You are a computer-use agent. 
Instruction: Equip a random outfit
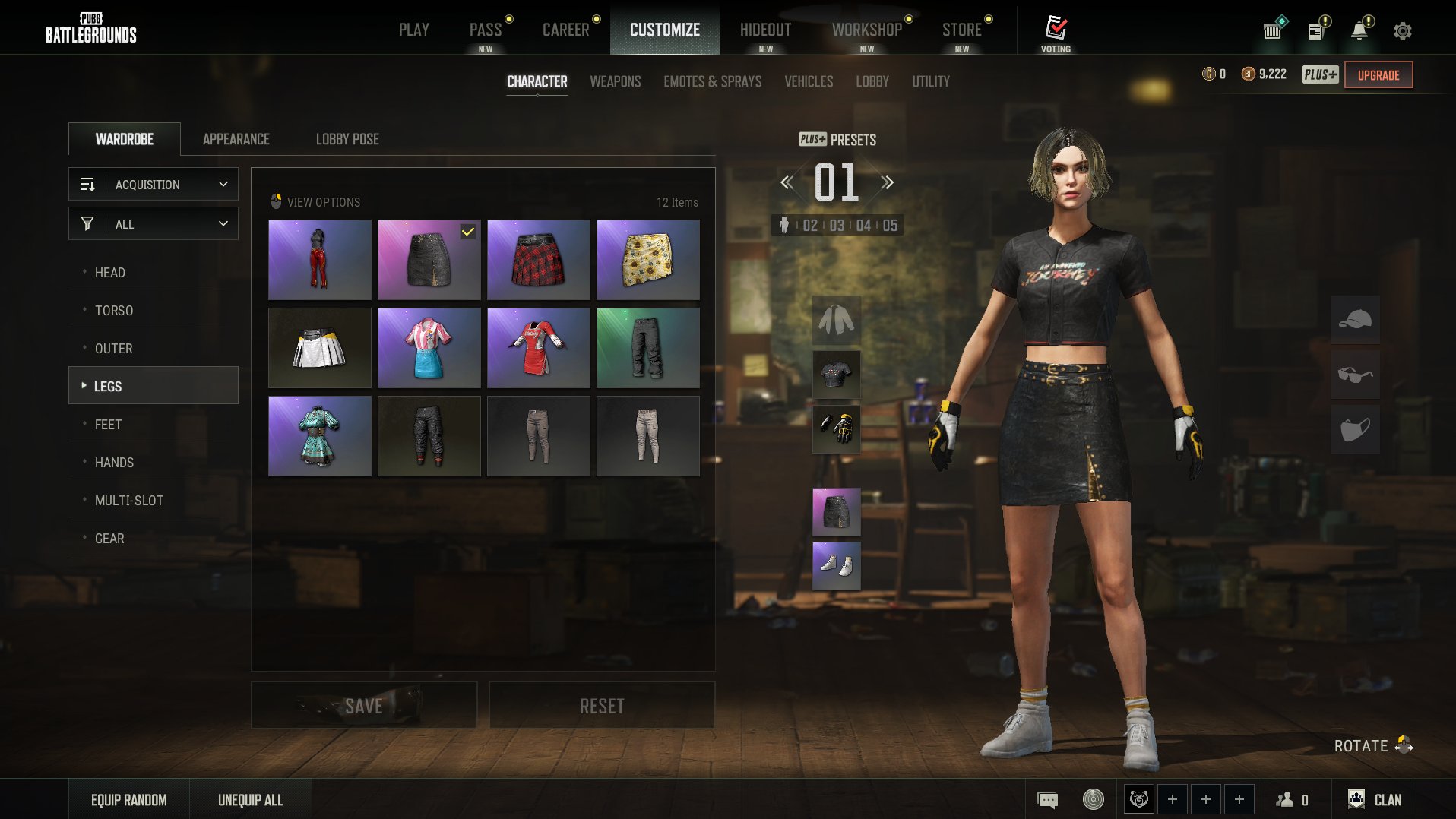coord(129,800)
